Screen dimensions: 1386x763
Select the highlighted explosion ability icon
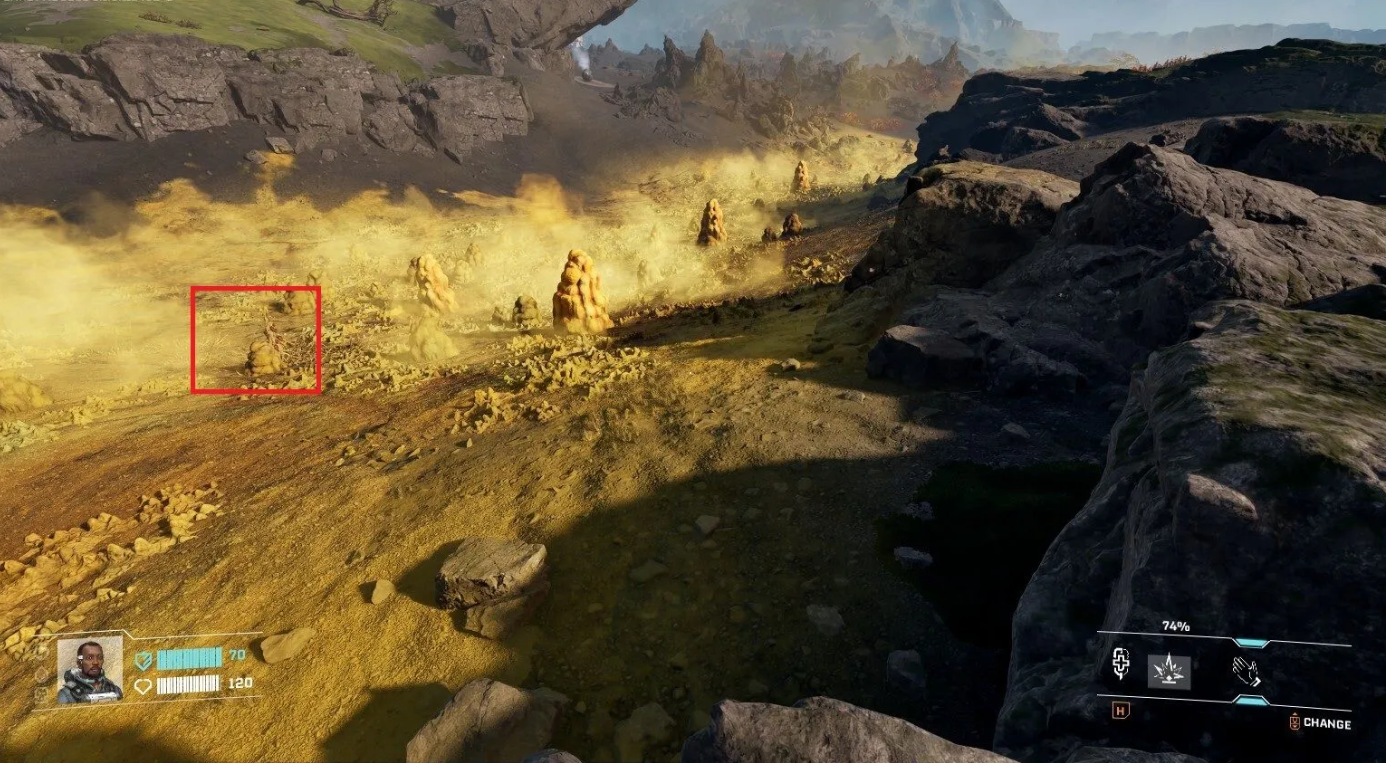click(x=1168, y=669)
